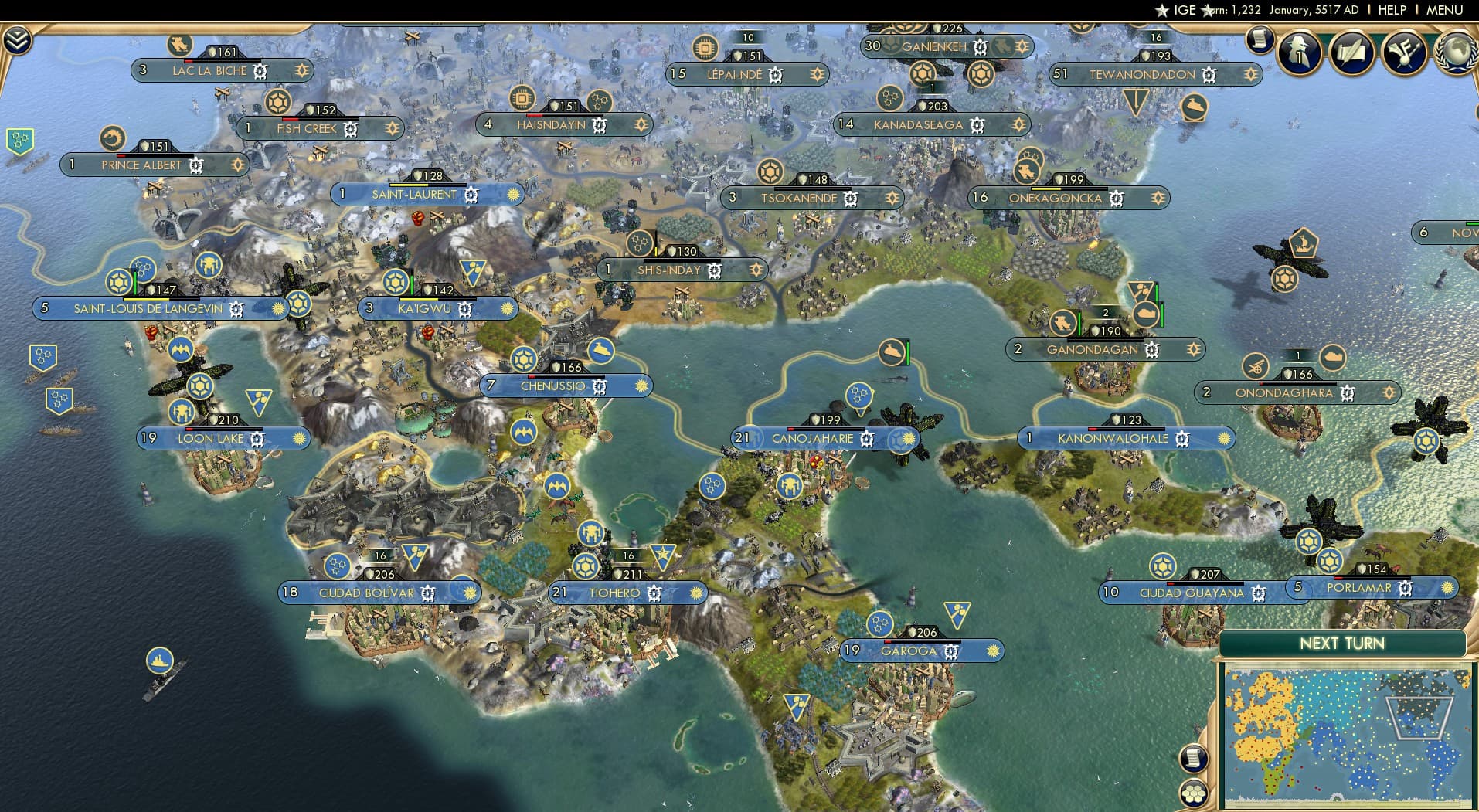
Task: Open social policies via the bottom-right circle icon
Action: tap(1195, 791)
